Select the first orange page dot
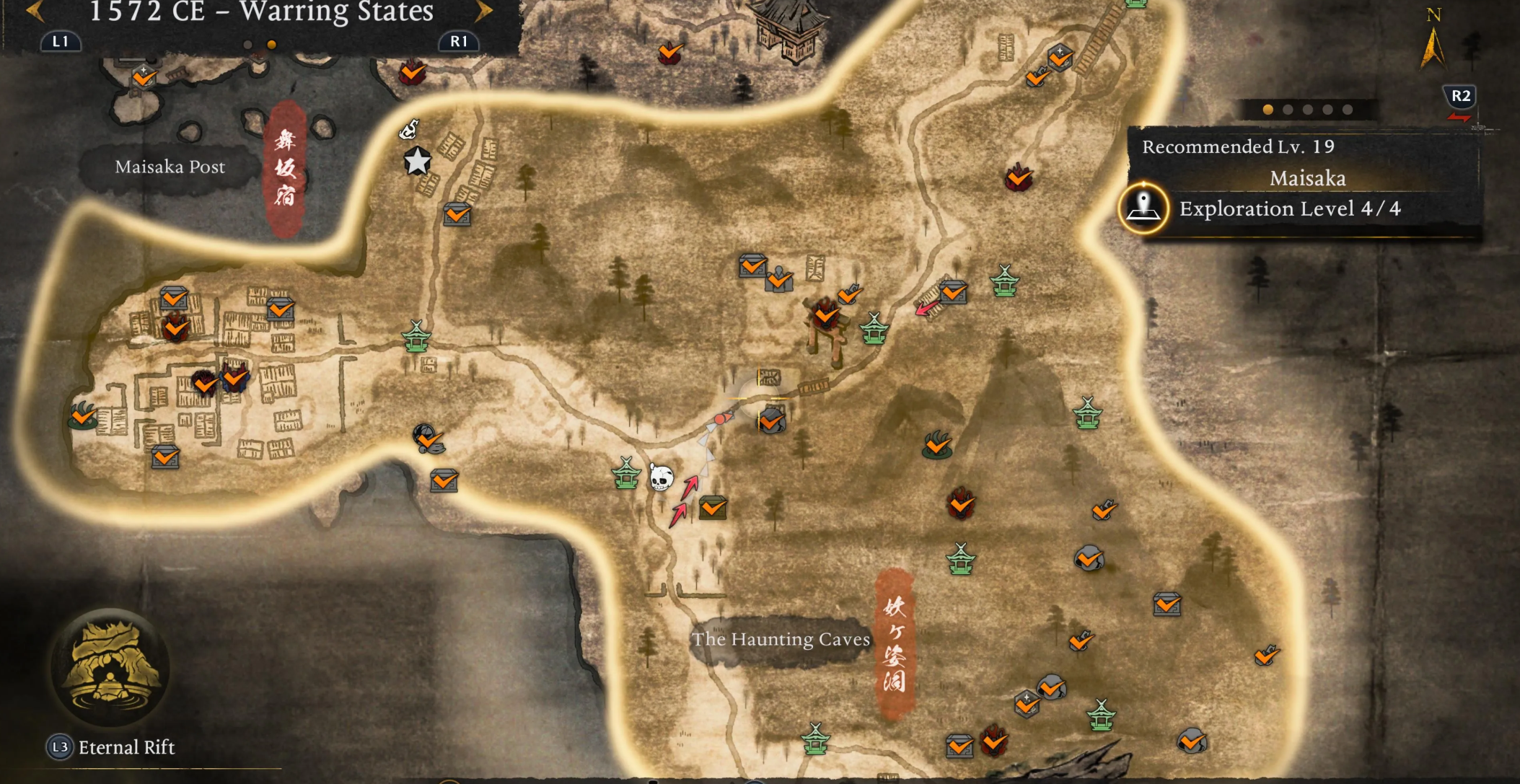Image resolution: width=1520 pixels, height=784 pixels. (1268, 110)
